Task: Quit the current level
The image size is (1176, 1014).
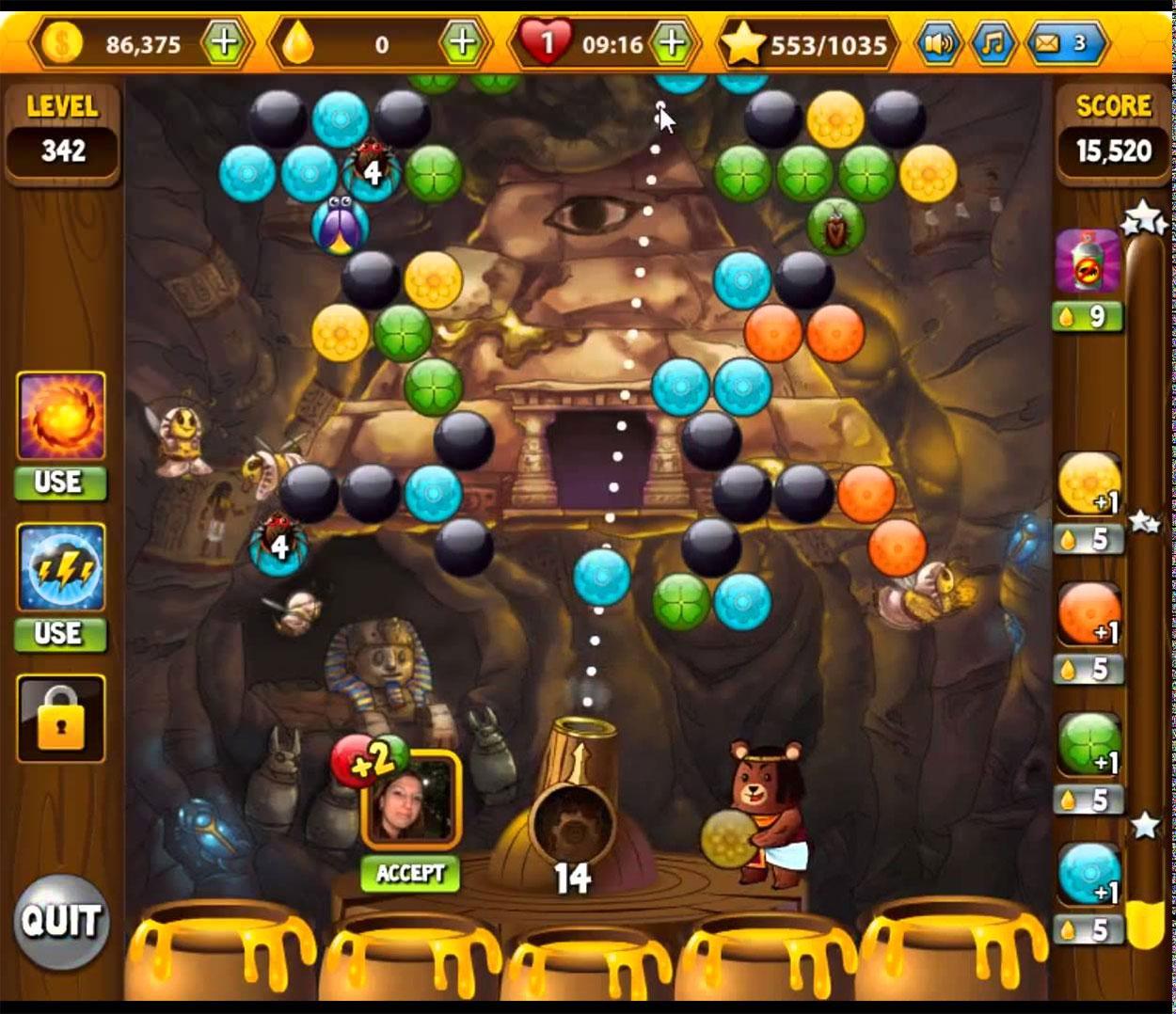Action: coord(61,921)
